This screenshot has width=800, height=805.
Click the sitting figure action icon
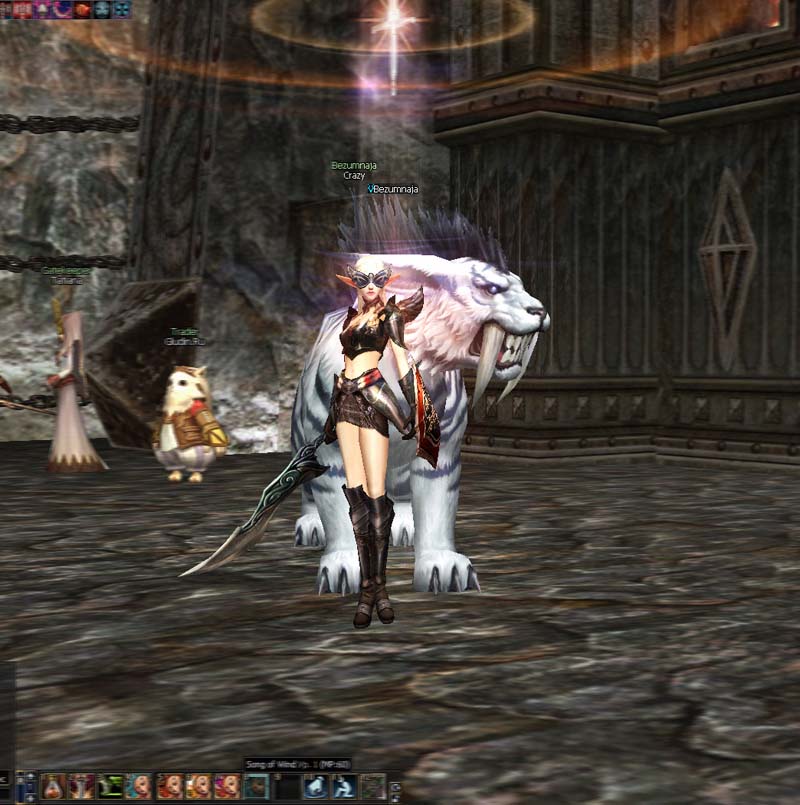pyautogui.click(x=343, y=786)
